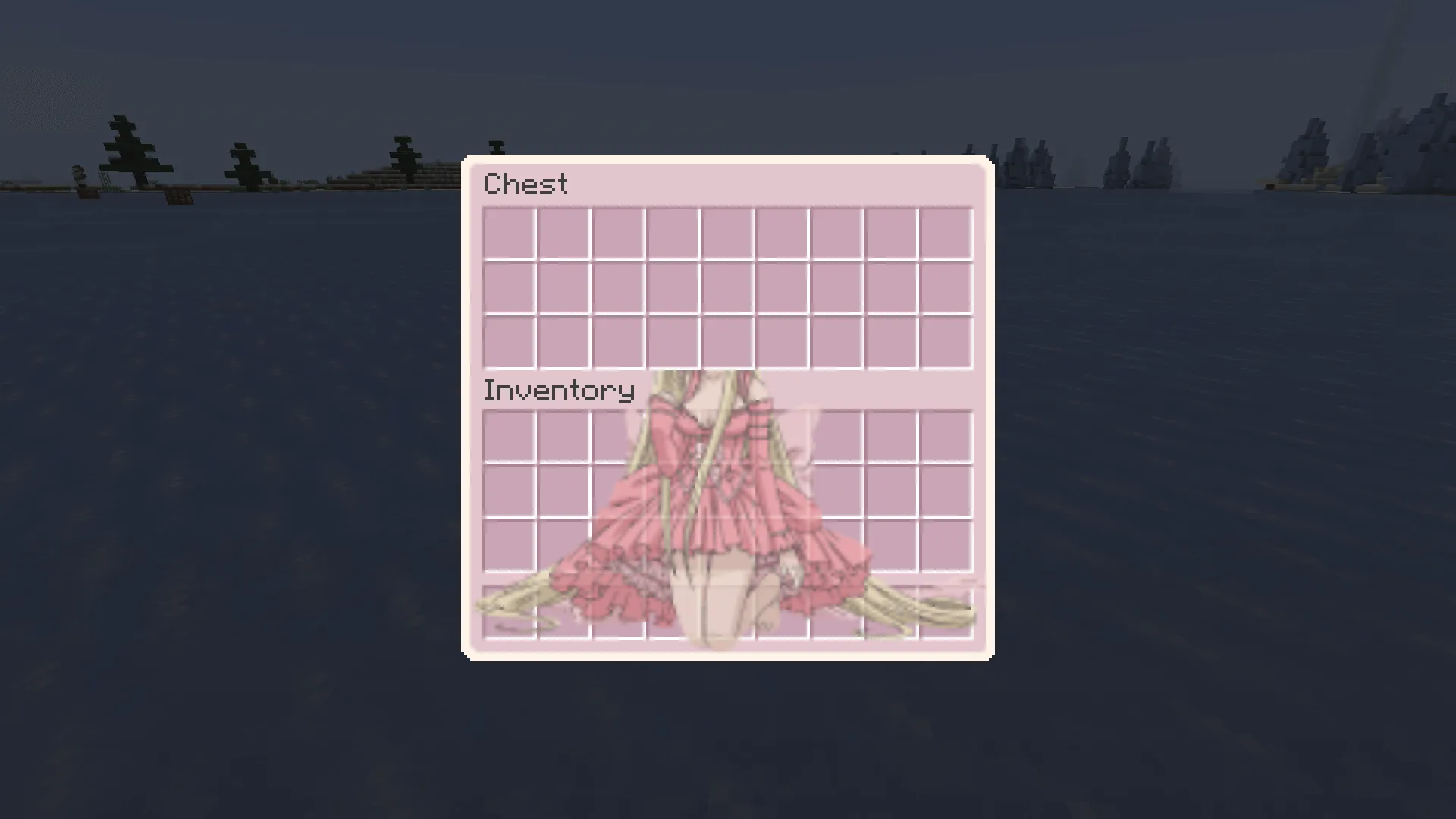Click the Inventory title label
The image size is (1456, 819).
559,390
